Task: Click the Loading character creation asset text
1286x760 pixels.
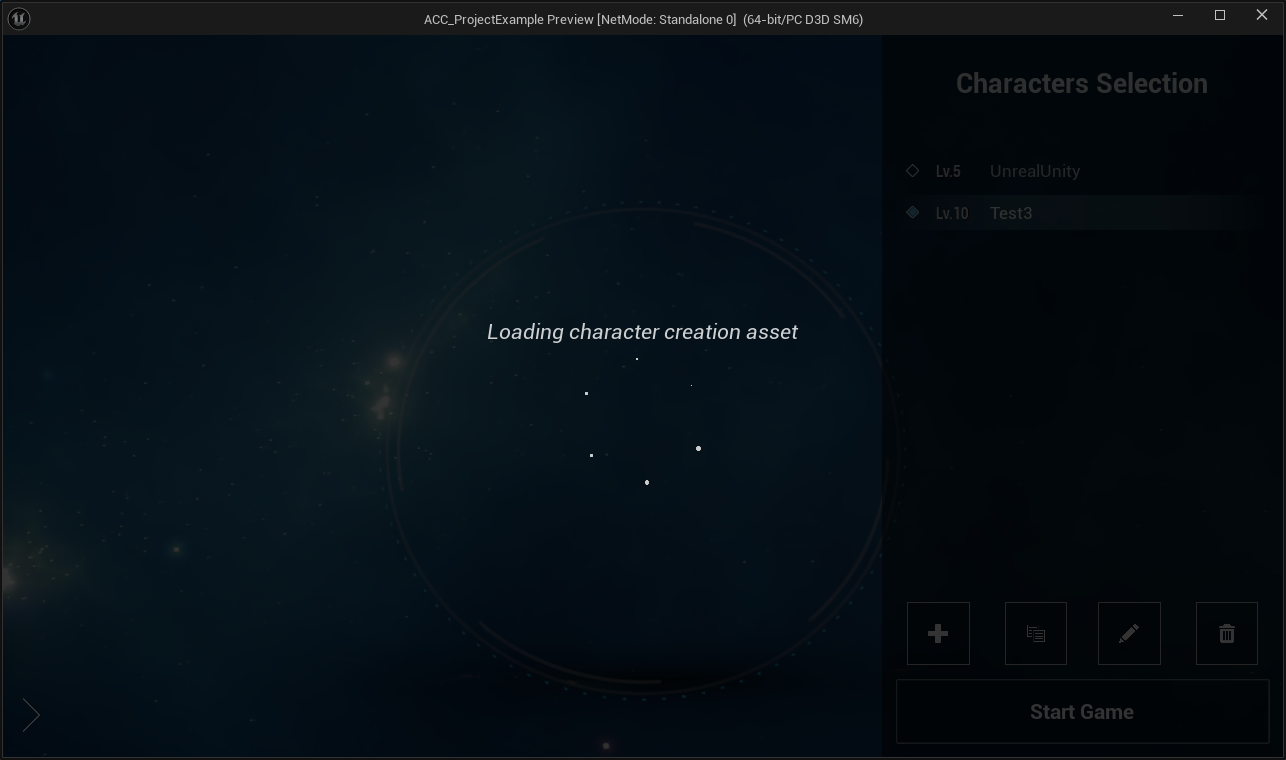Action: [x=642, y=332]
